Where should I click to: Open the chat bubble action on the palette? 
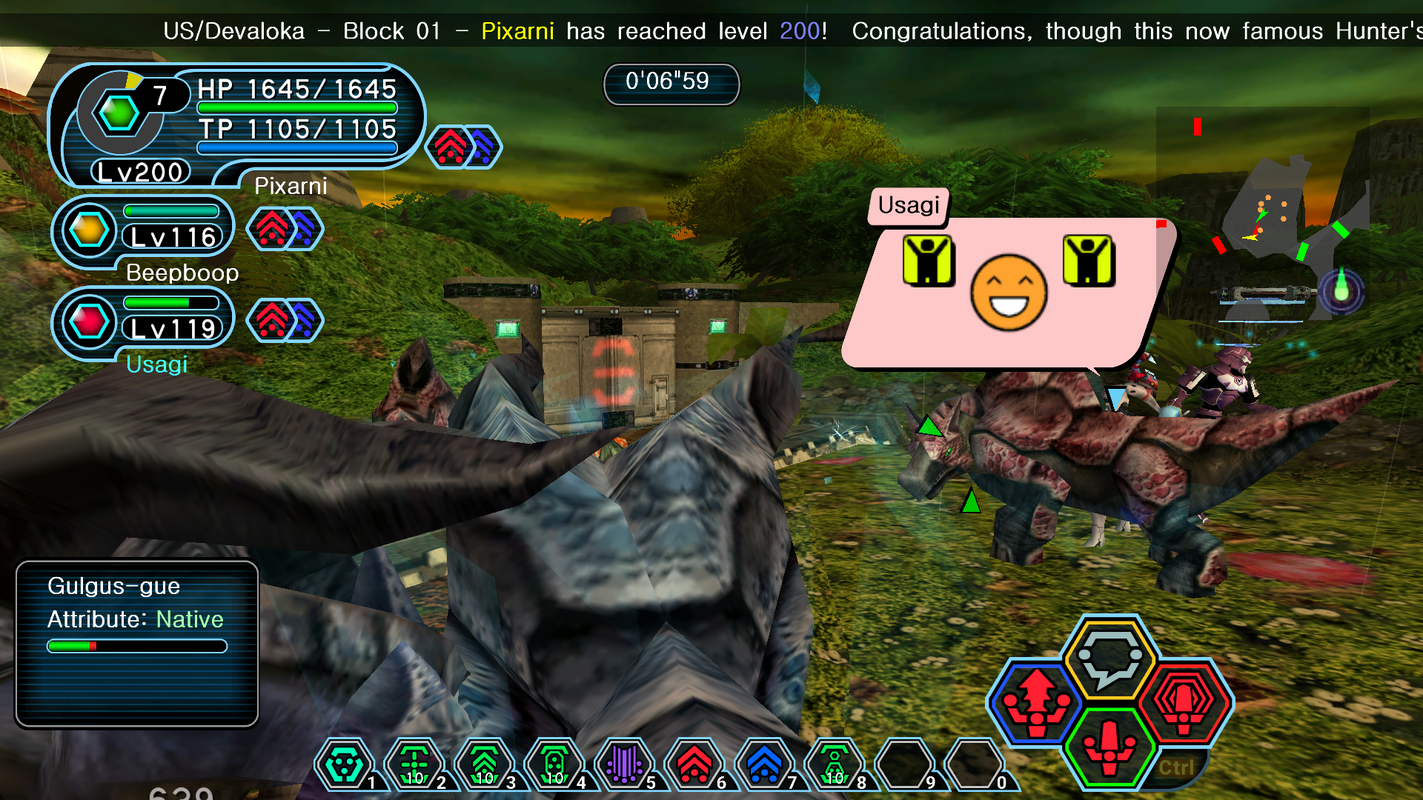[x=1110, y=658]
